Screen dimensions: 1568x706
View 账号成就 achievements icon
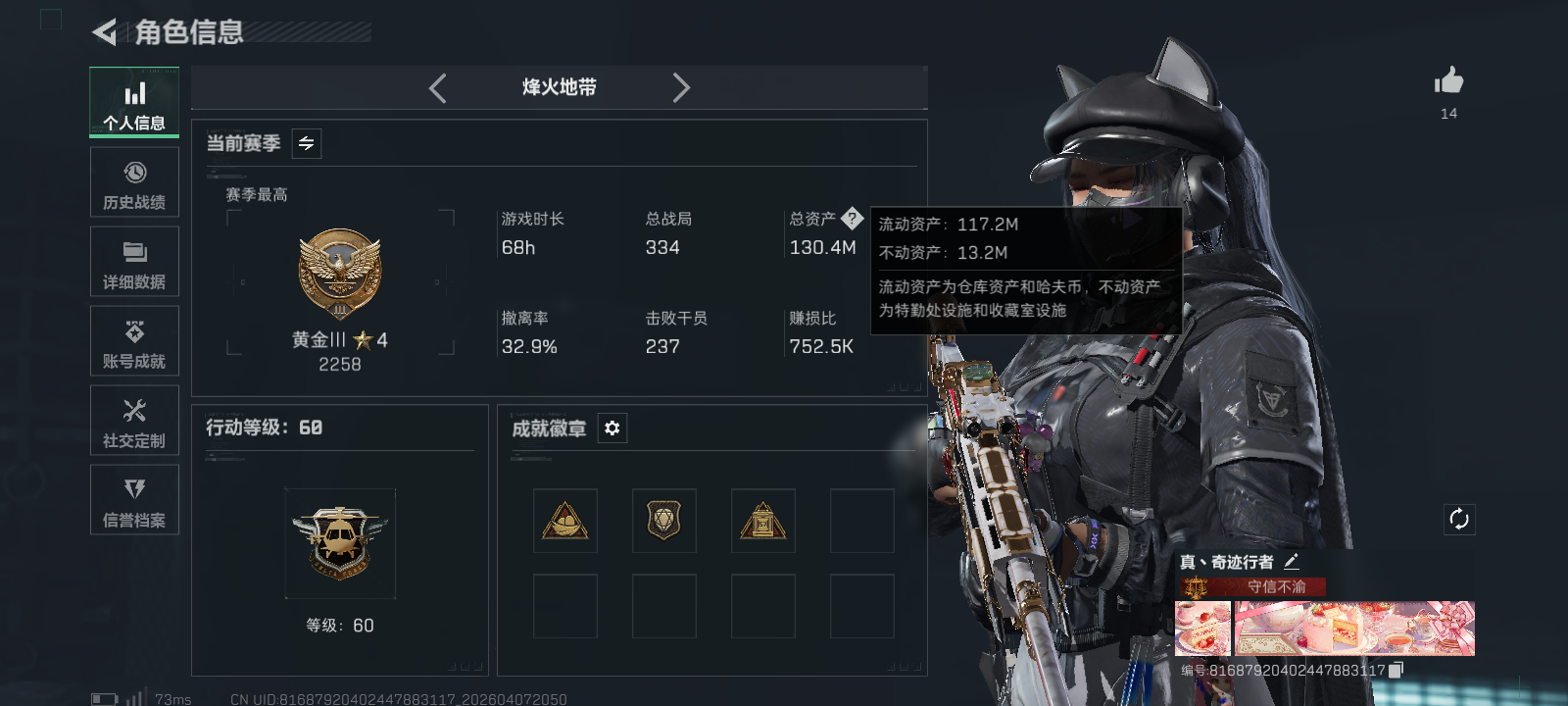(134, 340)
